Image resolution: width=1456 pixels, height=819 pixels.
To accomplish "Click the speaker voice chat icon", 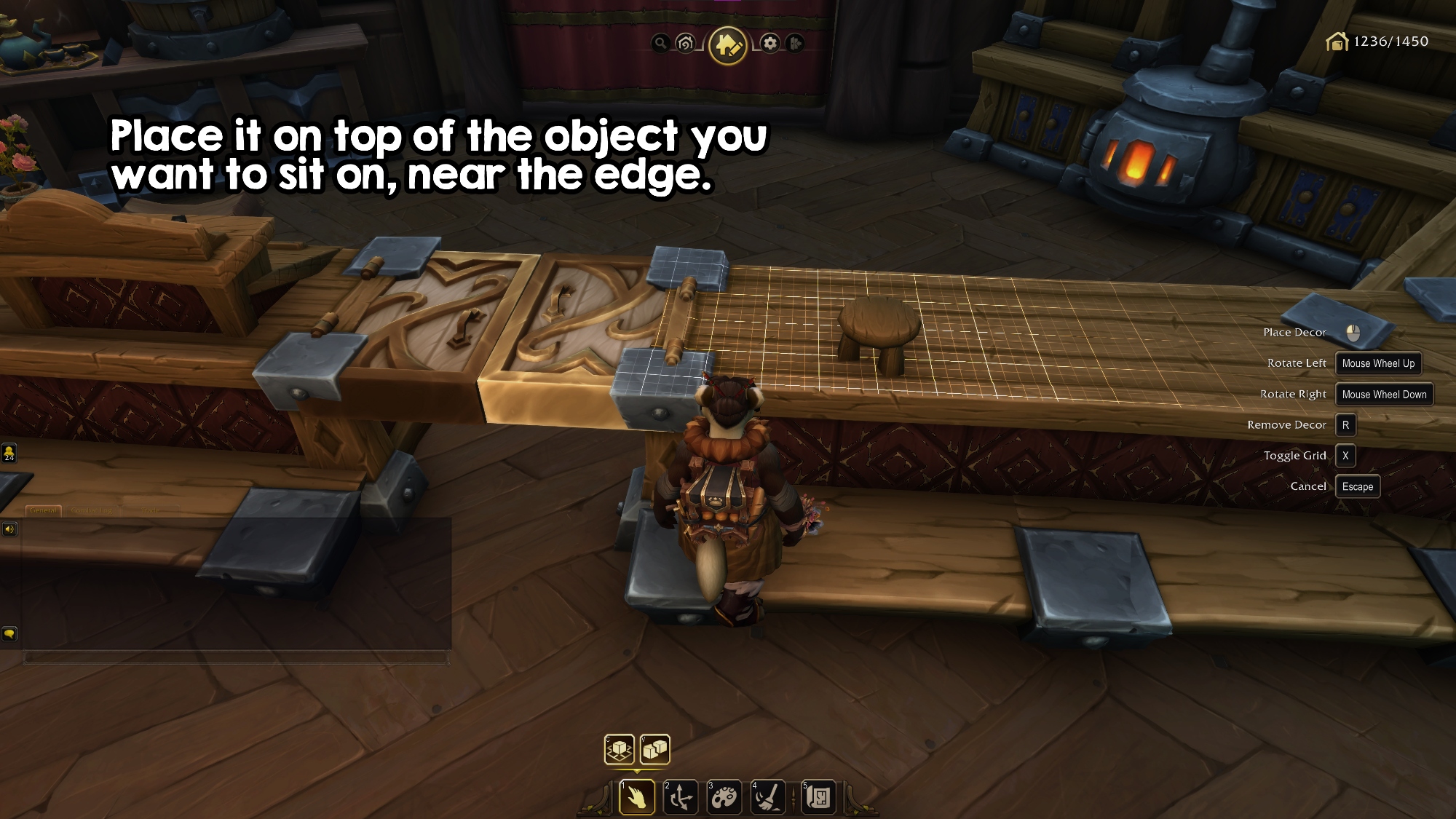I will pyautogui.click(x=9, y=529).
